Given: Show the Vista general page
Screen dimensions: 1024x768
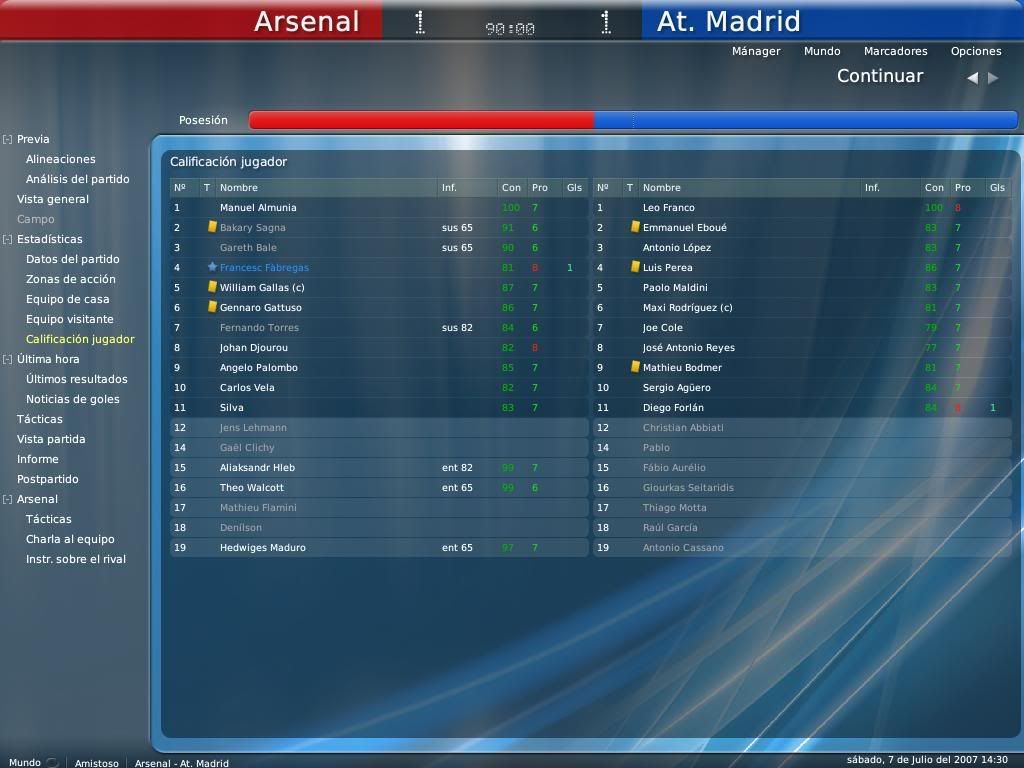Looking at the screenshot, I should [53, 199].
